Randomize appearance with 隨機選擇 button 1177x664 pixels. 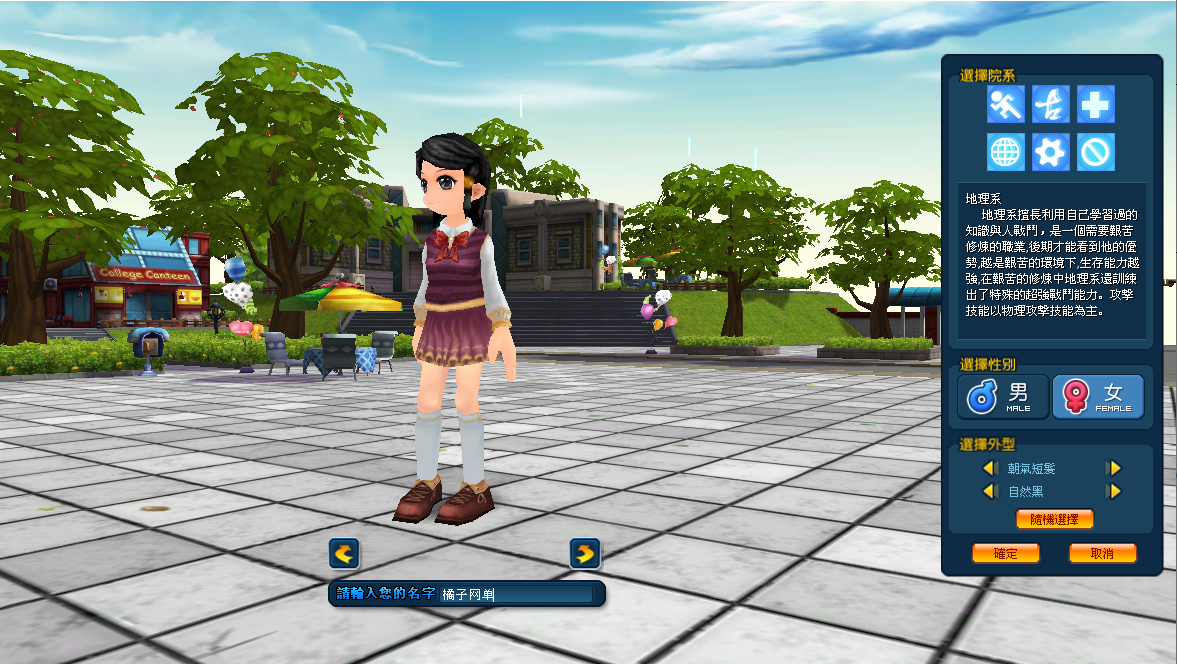point(1054,519)
